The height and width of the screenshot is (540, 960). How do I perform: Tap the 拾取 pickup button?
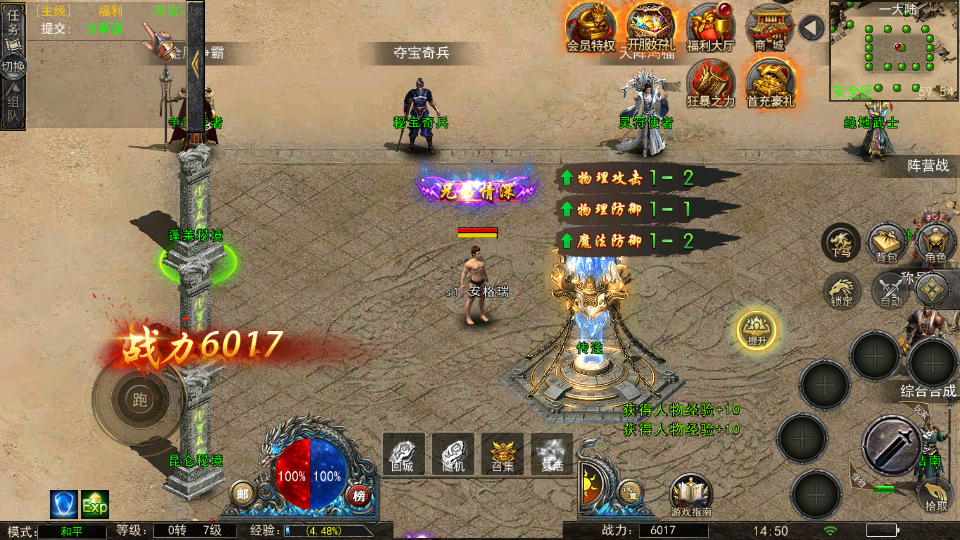935,494
